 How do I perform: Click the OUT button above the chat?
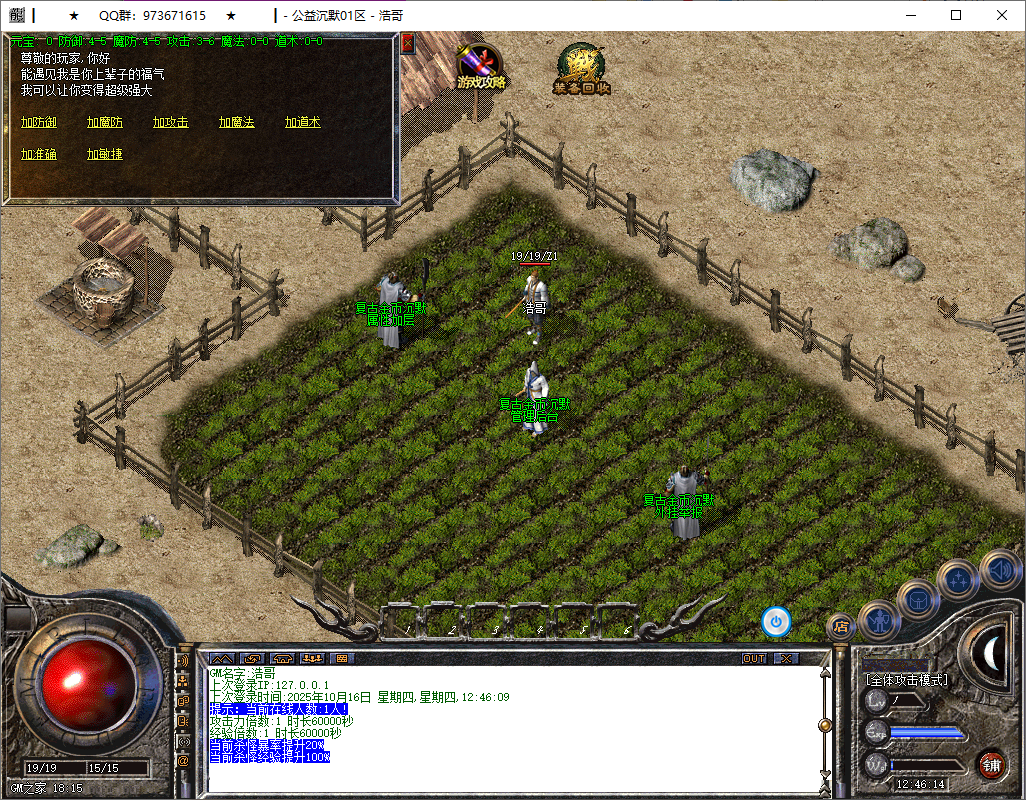(x=754, y=659)
